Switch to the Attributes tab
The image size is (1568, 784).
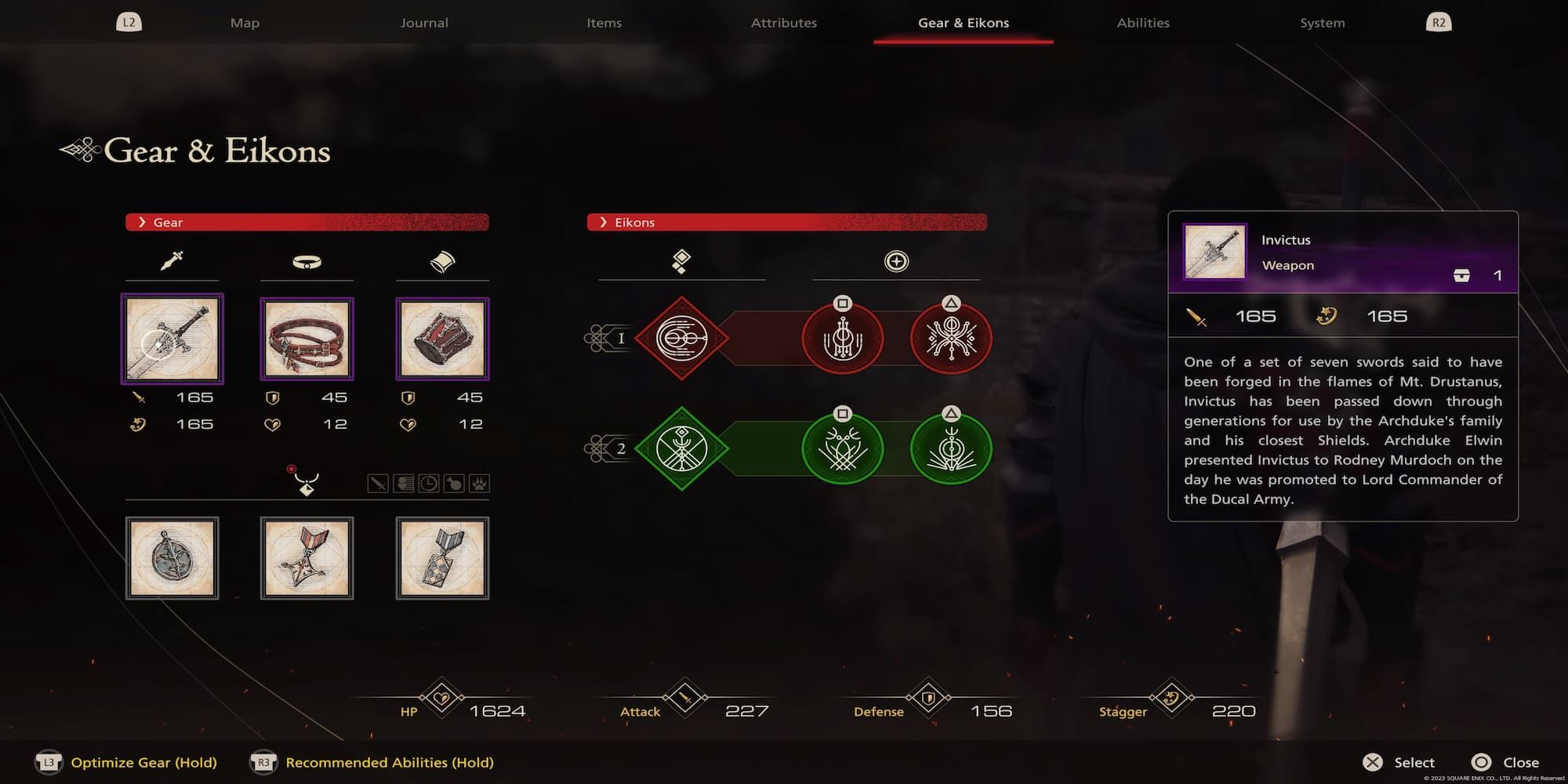784,23
